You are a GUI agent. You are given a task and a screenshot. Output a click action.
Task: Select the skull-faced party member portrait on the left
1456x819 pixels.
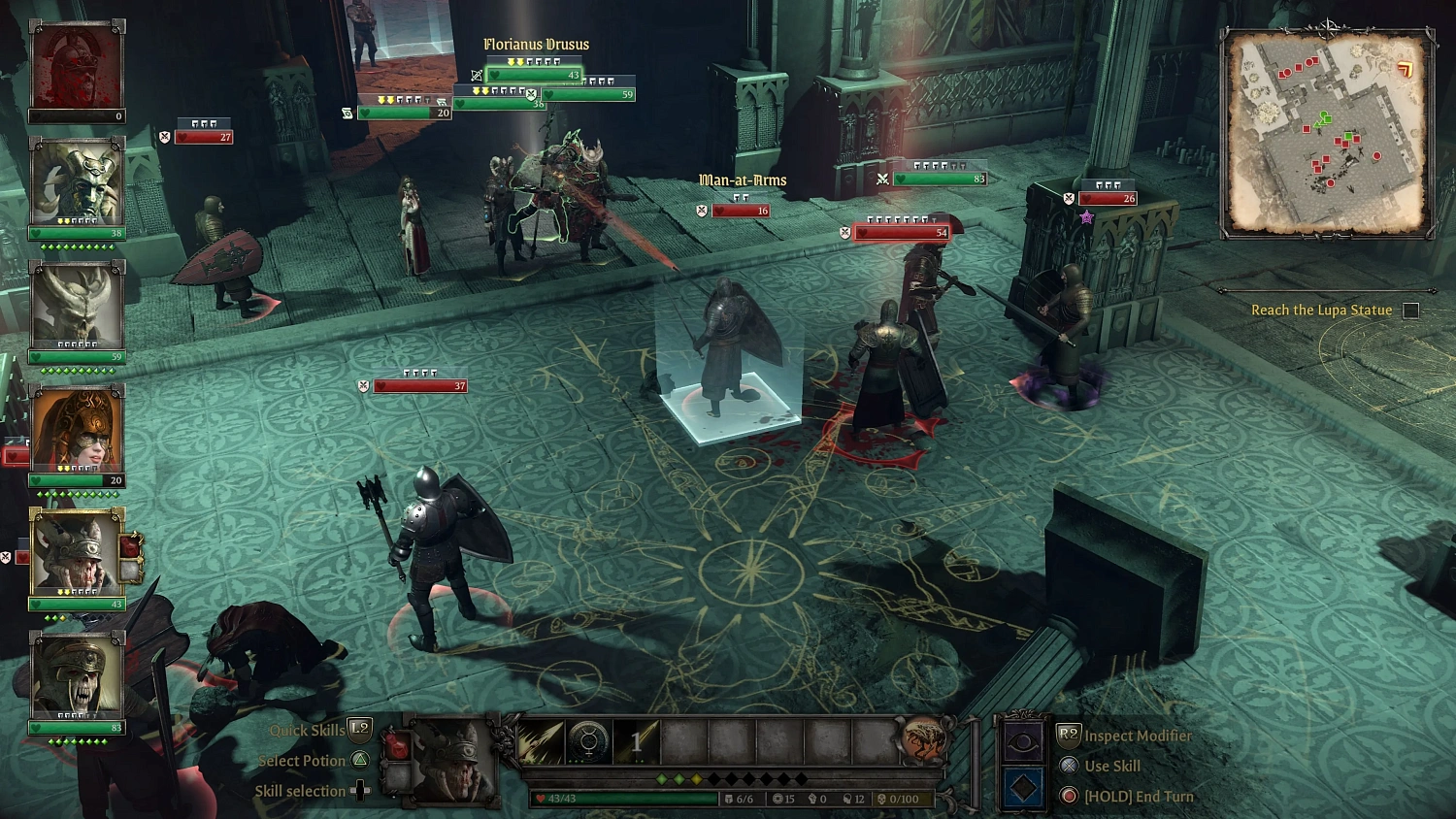click(77, 676)
